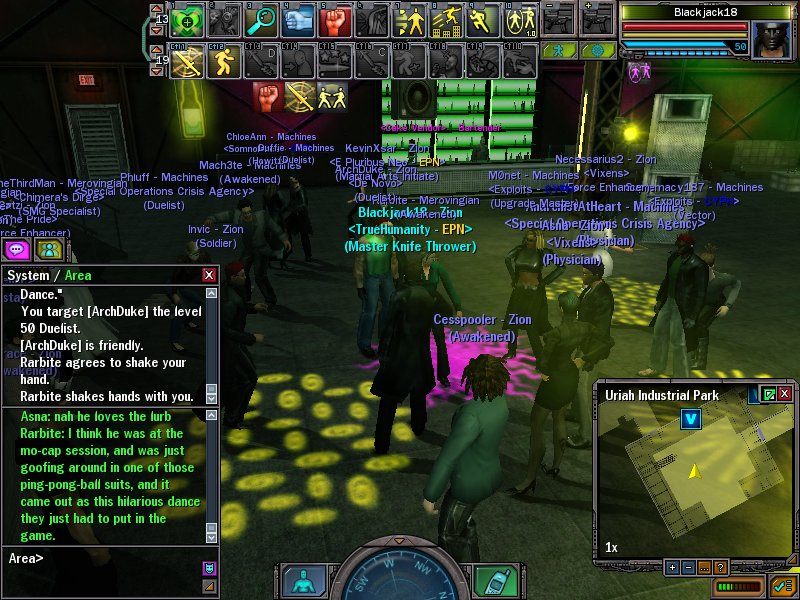
Task: Close the System / Area chat window
Action: coord(209,275)
